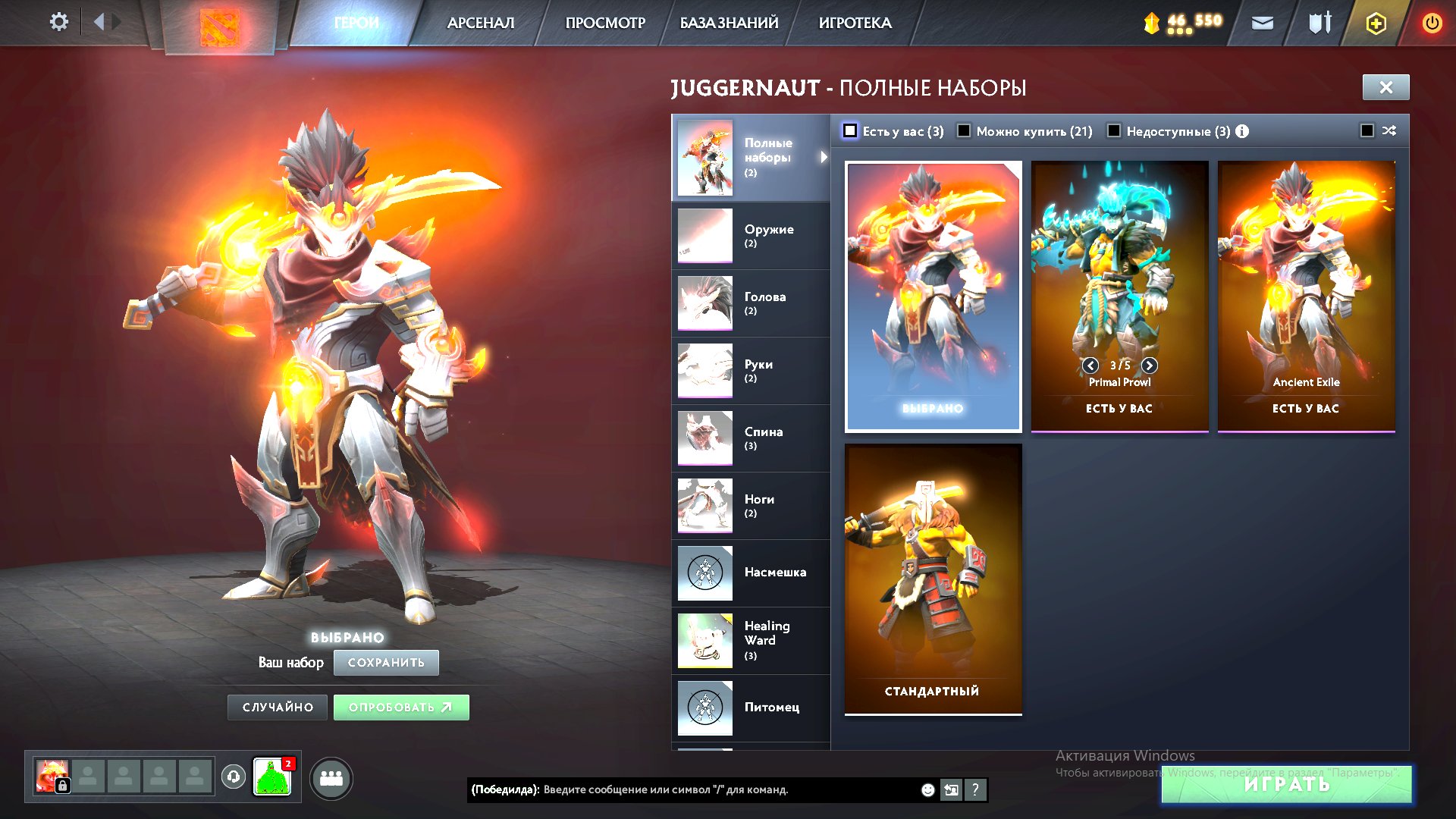
Task: Toggle the Есть у вас (3) filter
Action: 851,130
